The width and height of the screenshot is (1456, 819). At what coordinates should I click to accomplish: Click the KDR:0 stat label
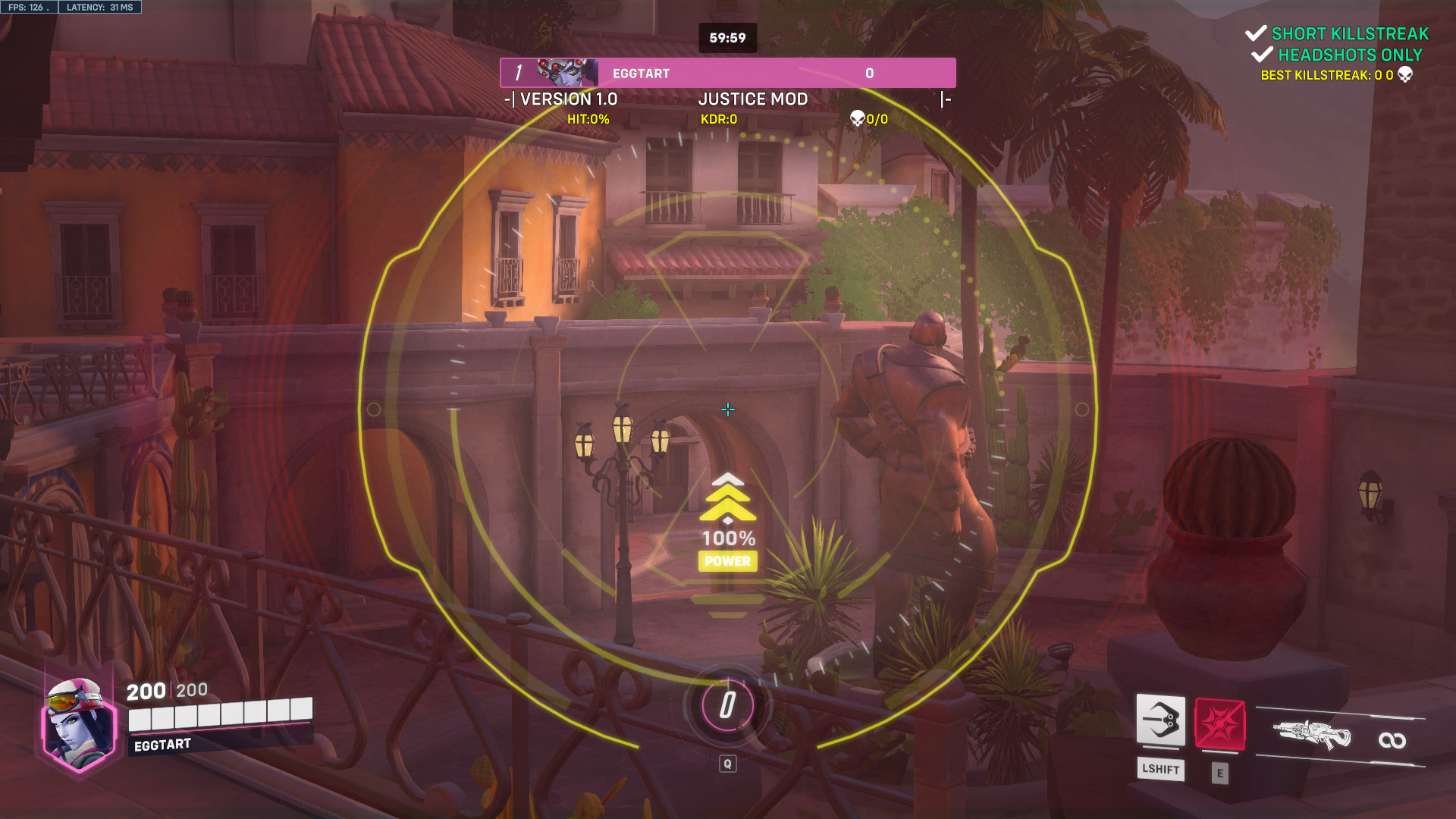click(x=718, y=118)
